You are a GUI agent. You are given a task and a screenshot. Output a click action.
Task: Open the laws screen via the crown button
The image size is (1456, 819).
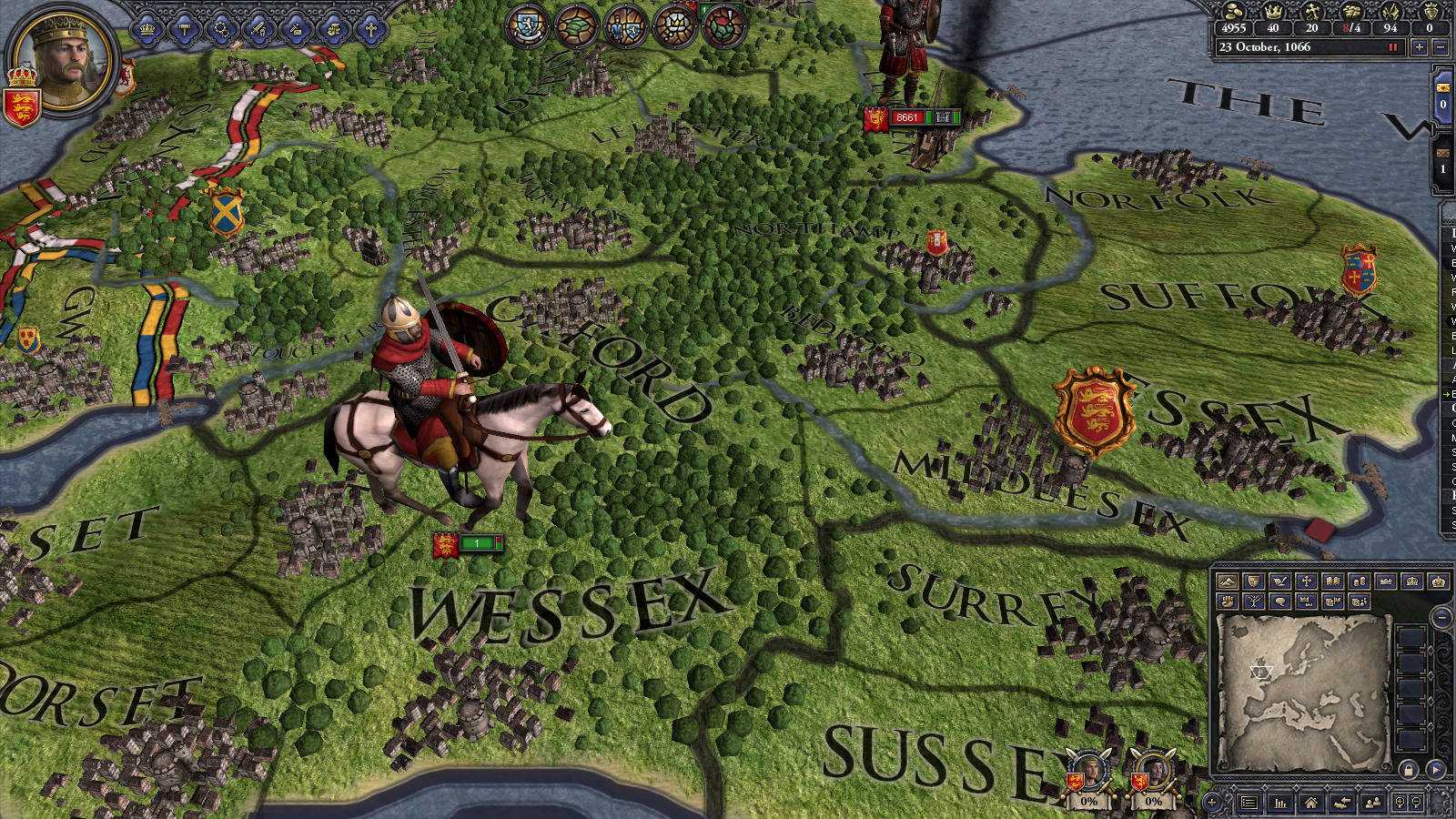pyautogui.click(x=147, y=30)
